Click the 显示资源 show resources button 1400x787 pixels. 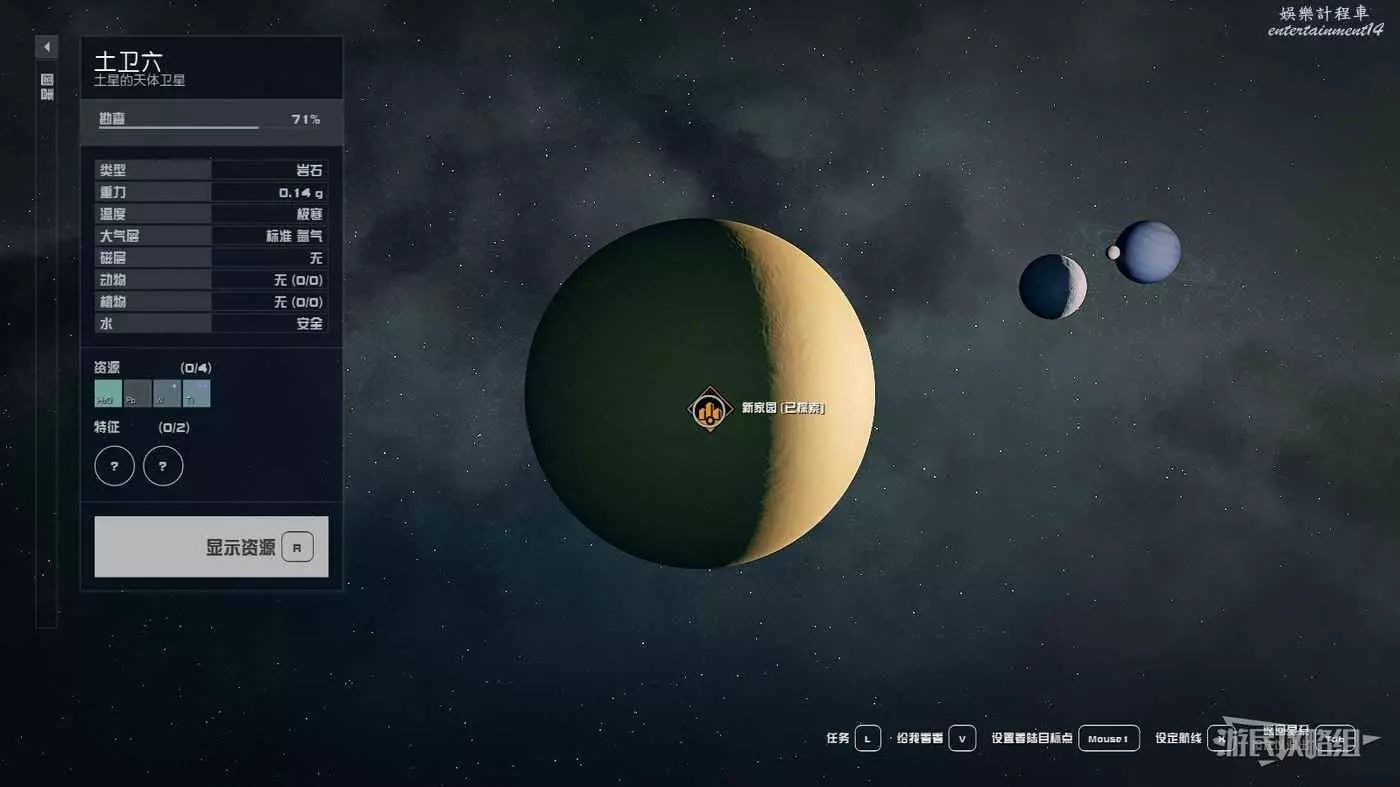coord(211,546)
